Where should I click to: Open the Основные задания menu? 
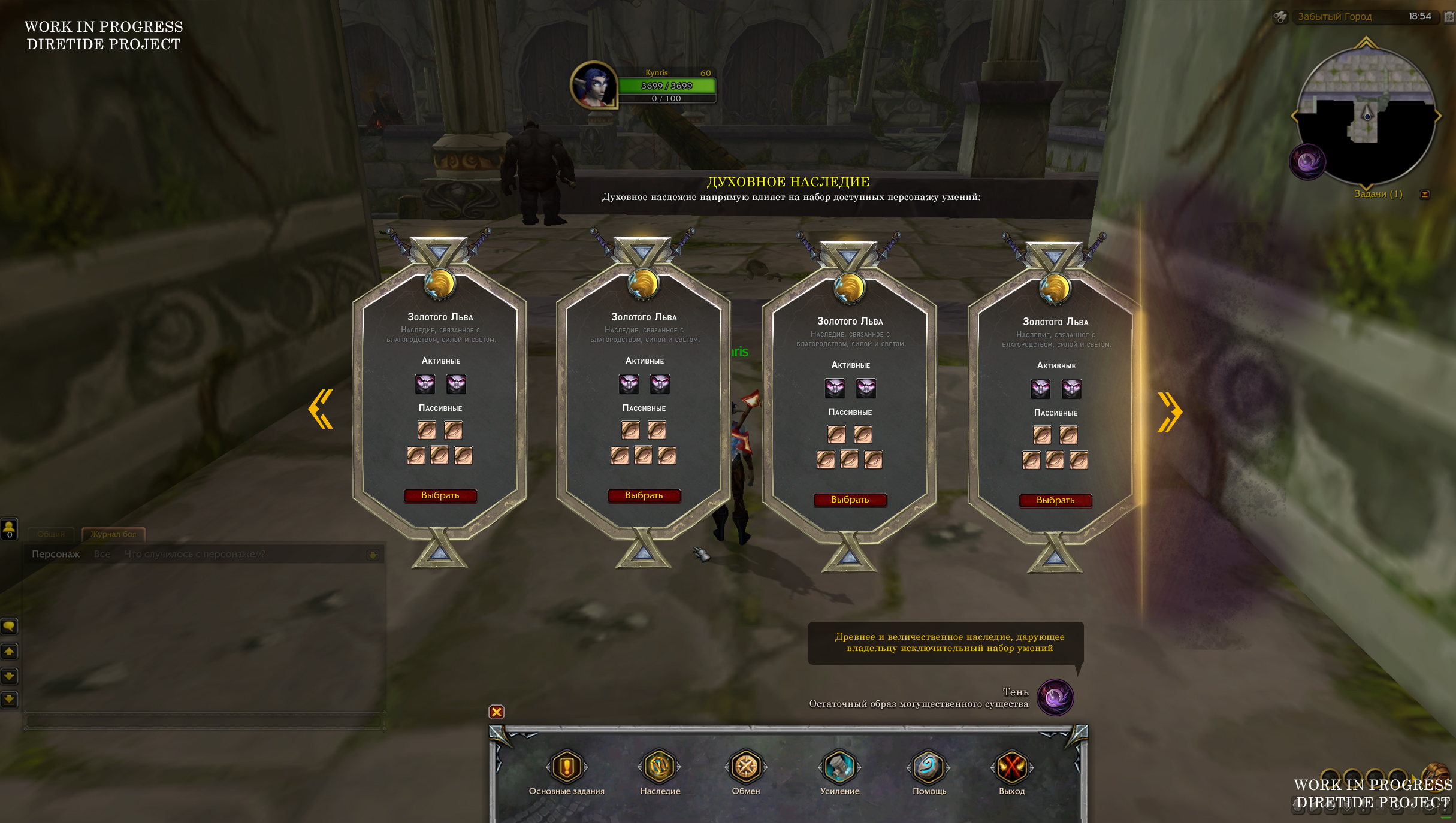click(x=566, y=767)
